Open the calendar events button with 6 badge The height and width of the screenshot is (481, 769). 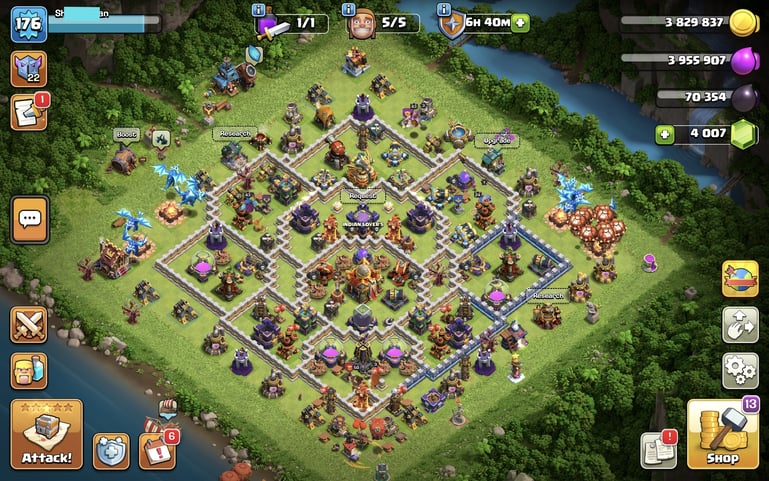[x=158, y=450]
